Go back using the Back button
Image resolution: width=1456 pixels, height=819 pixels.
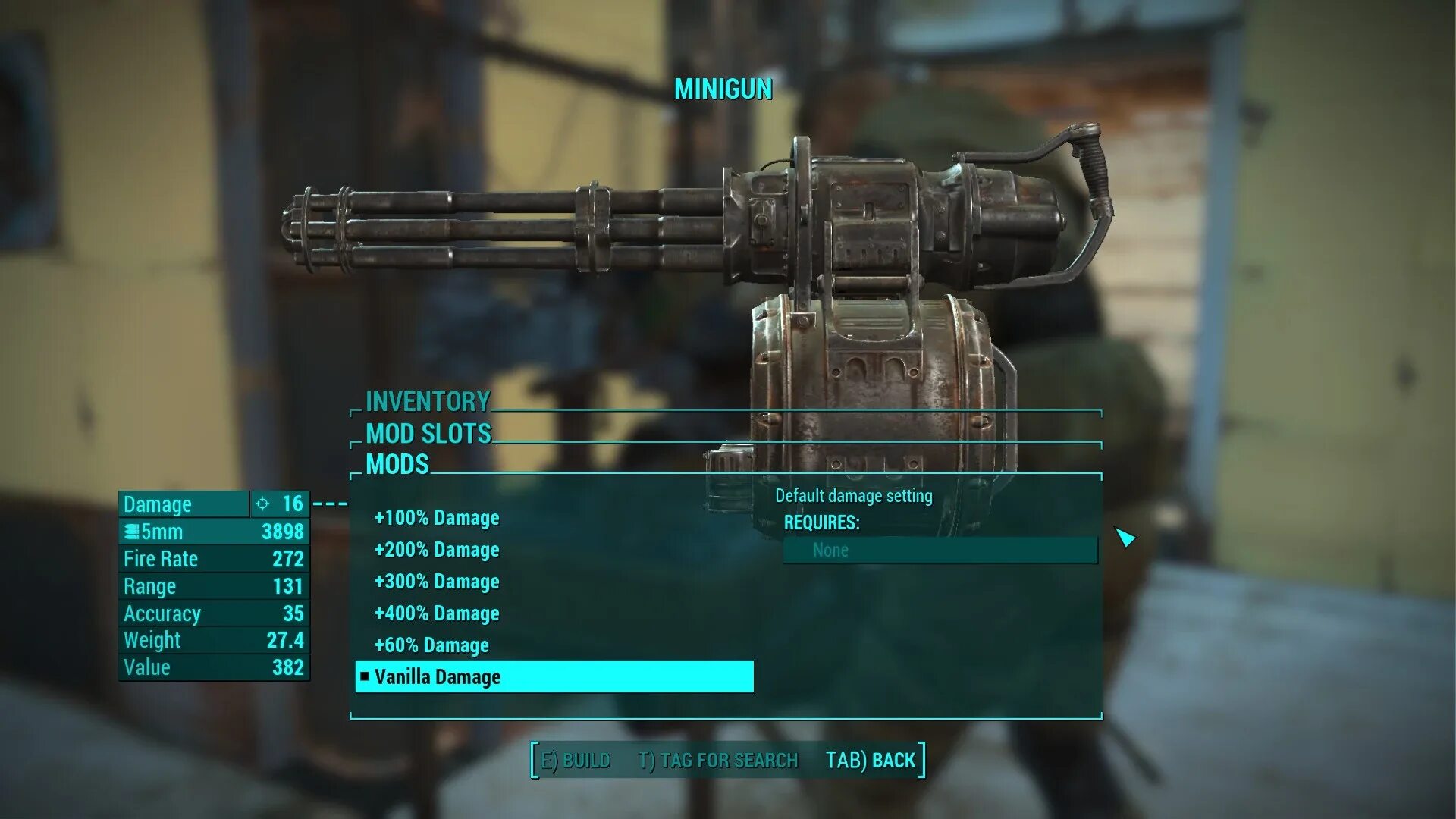(871, 761)
